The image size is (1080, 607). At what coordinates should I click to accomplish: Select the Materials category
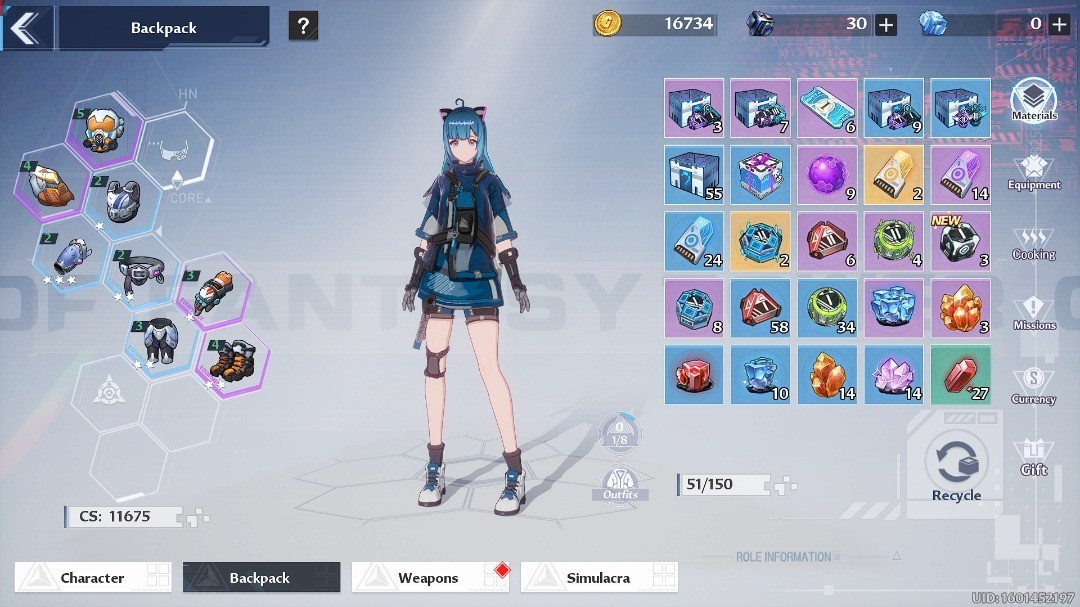pos(1033,100)
